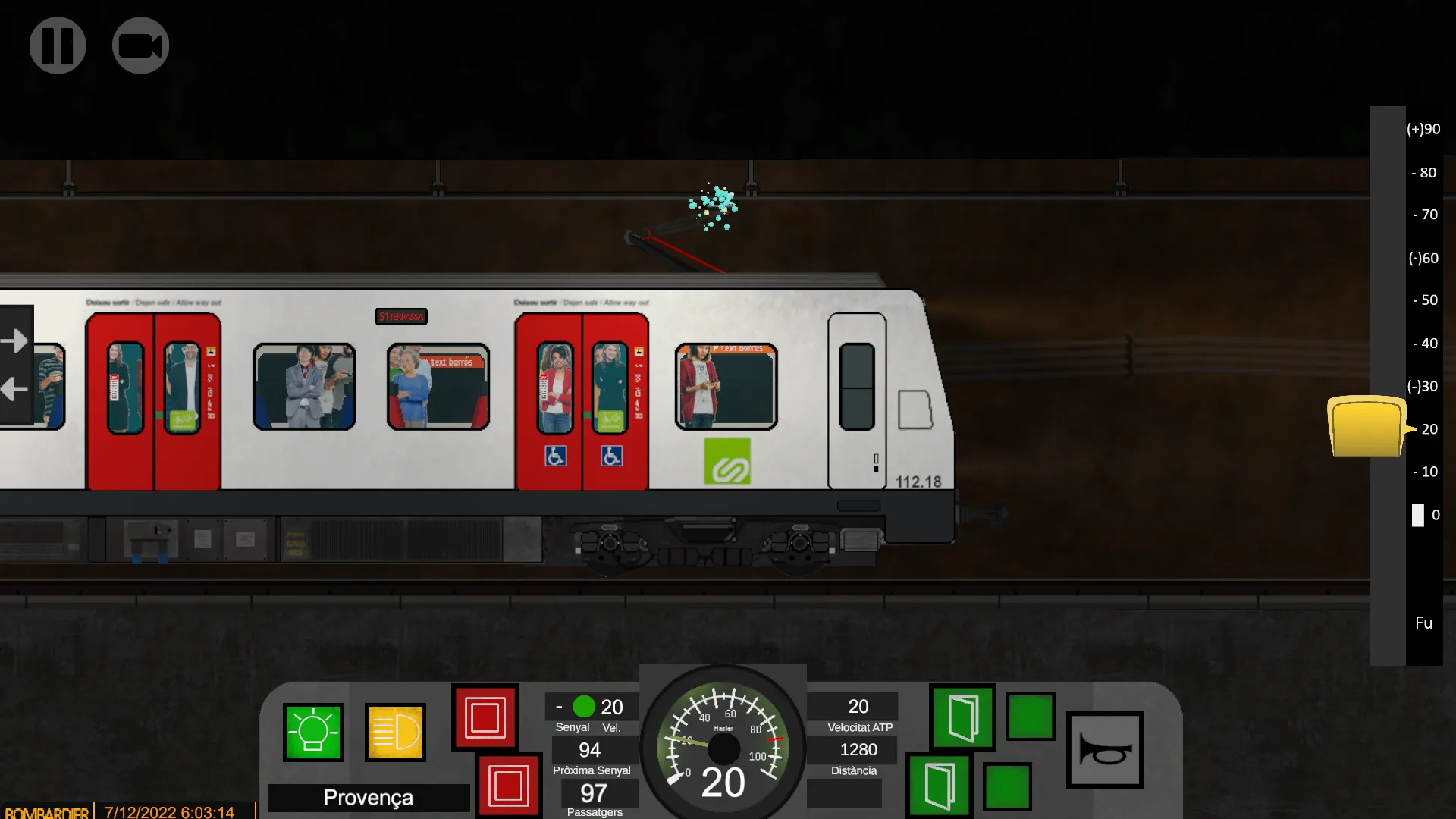Click the Fu label near the lever
Image resolution: width=1456 pixels, height=819 pixels.
tap(1423, 623)
